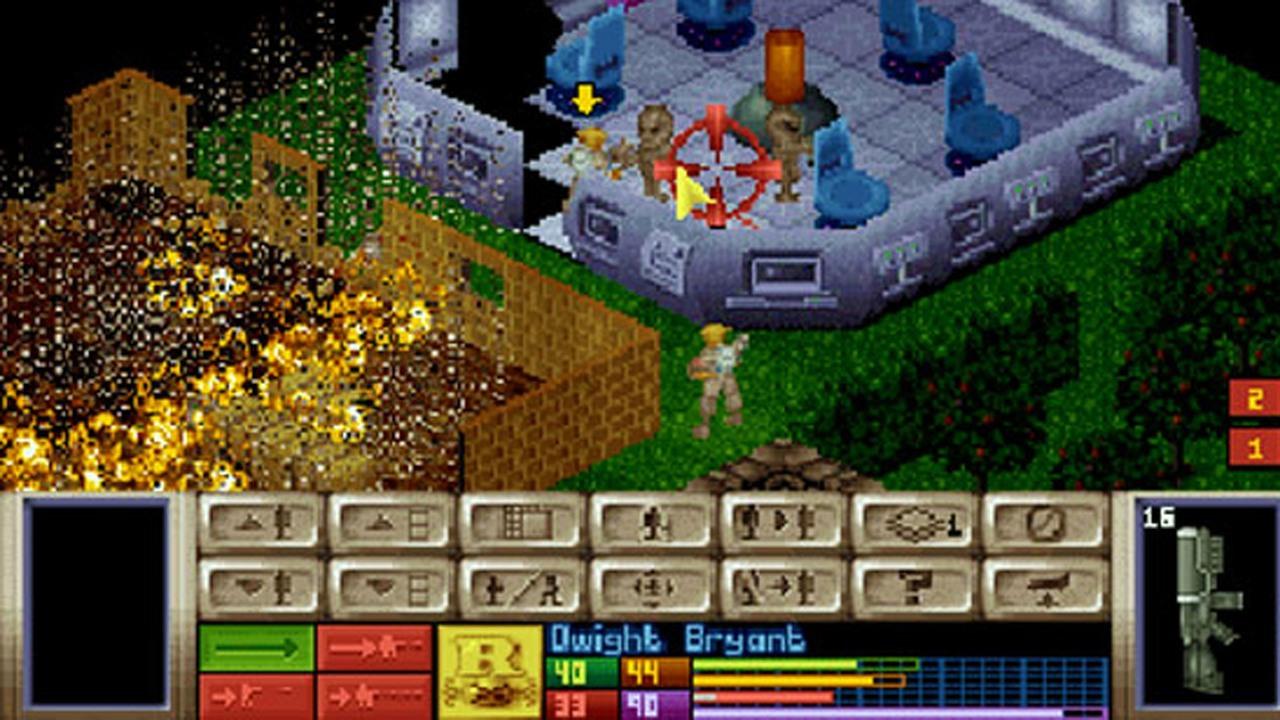The height and width of the screenshot is (720, 1280).
Task: Open options with the question mark icon
Action: tap(916, 584)
